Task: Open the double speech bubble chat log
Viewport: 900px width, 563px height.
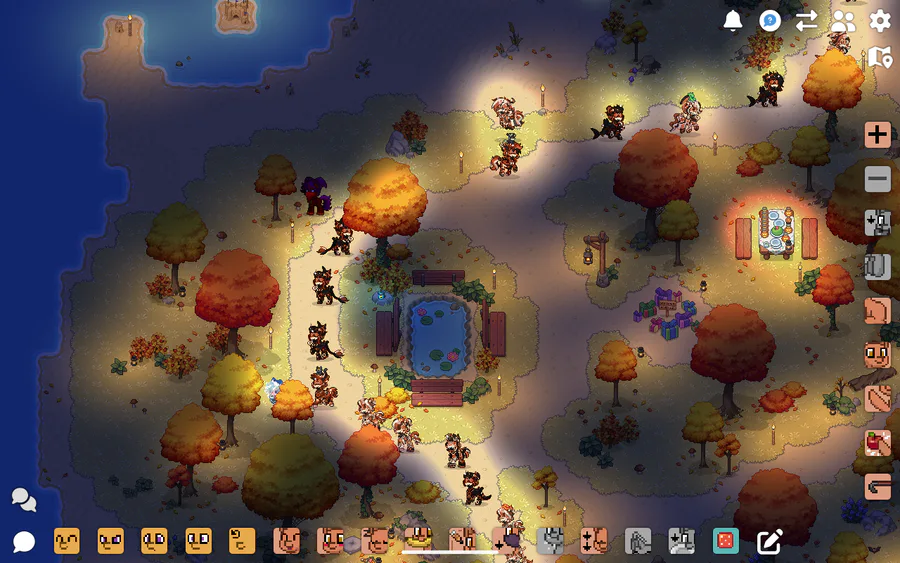Action: 24,499
